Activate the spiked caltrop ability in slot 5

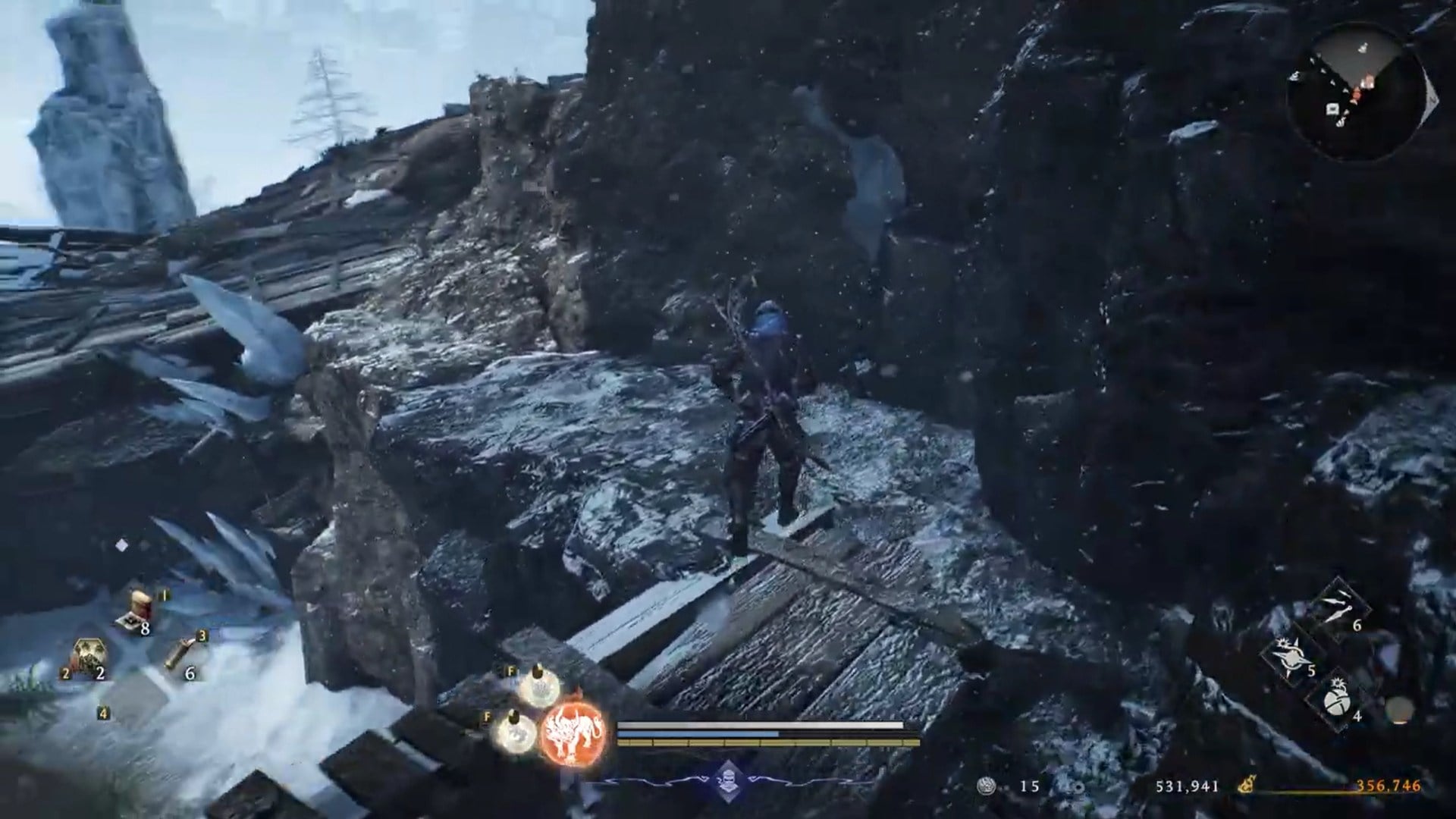pyautogui.click(x=1291, y=656)
